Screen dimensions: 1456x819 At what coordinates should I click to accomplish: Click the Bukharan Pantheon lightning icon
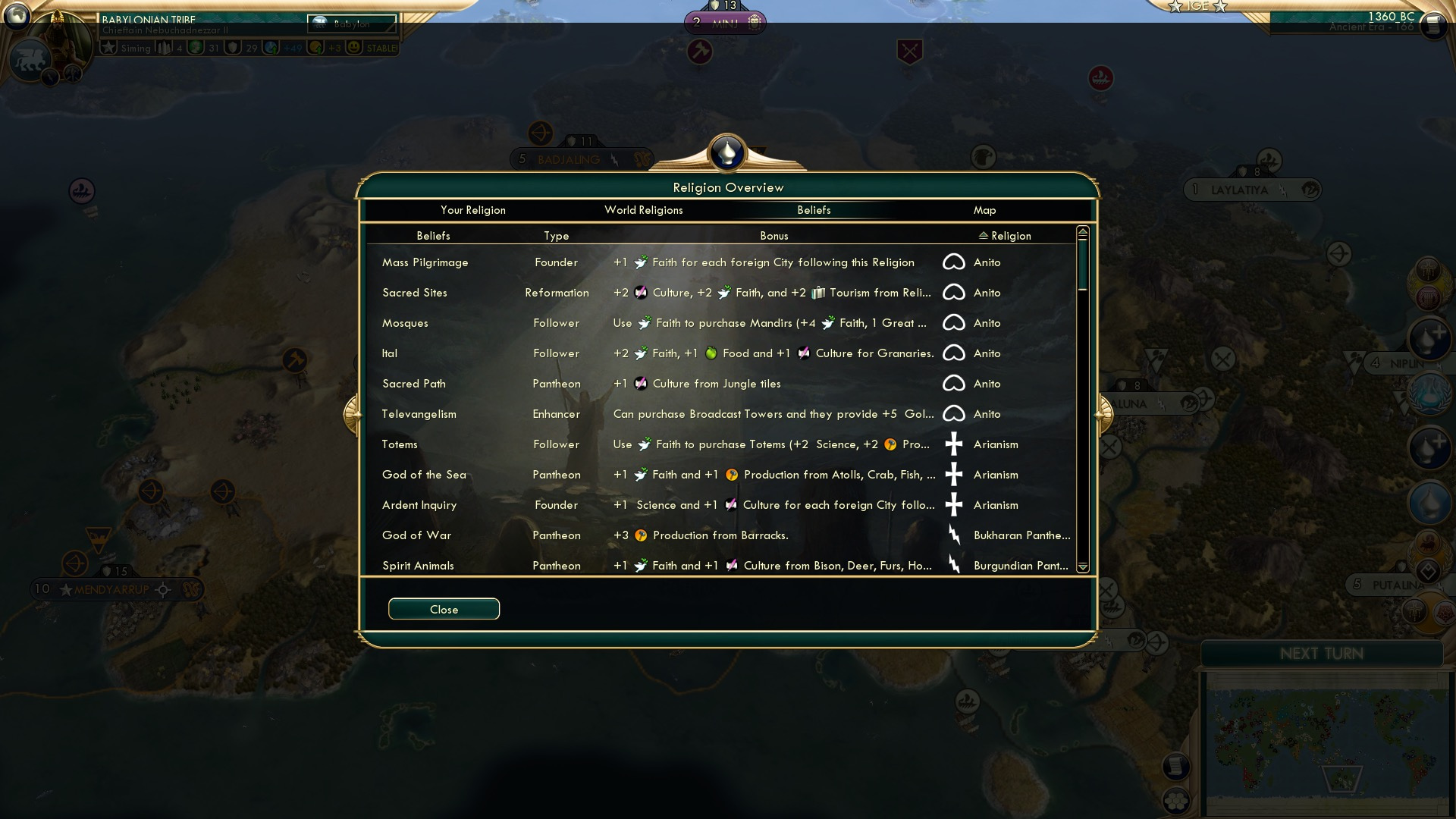click(x=955, y=535)
